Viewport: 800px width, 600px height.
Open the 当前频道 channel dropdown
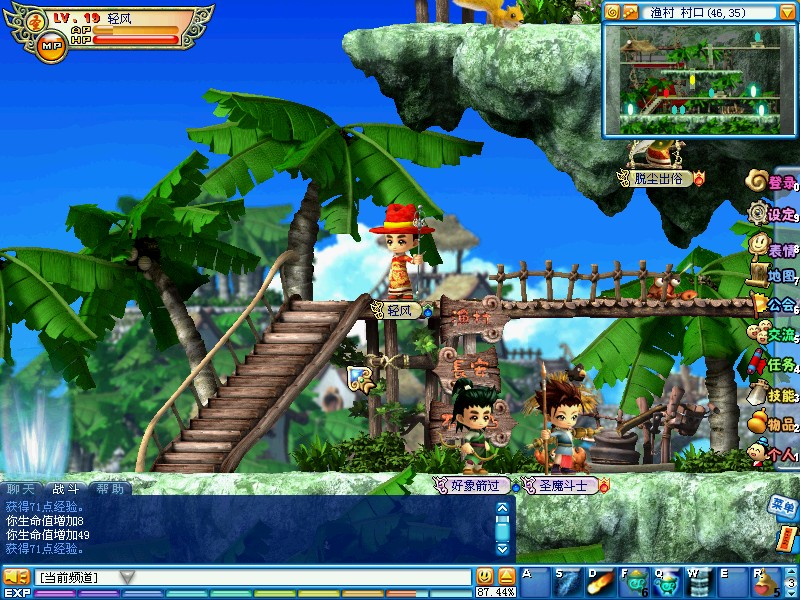[x=127, y=577]
